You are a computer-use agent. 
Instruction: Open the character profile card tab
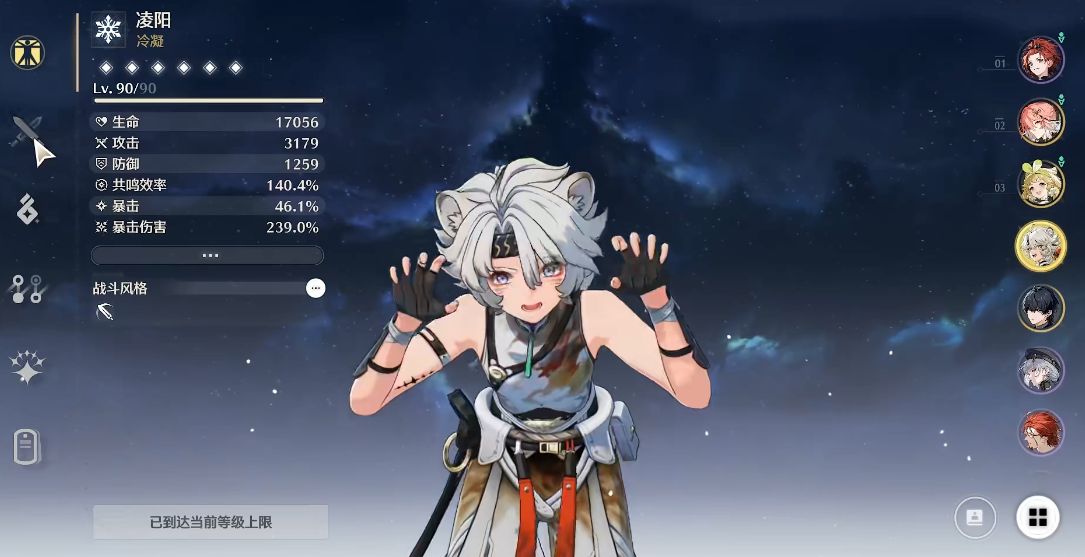tap(28, 446)
